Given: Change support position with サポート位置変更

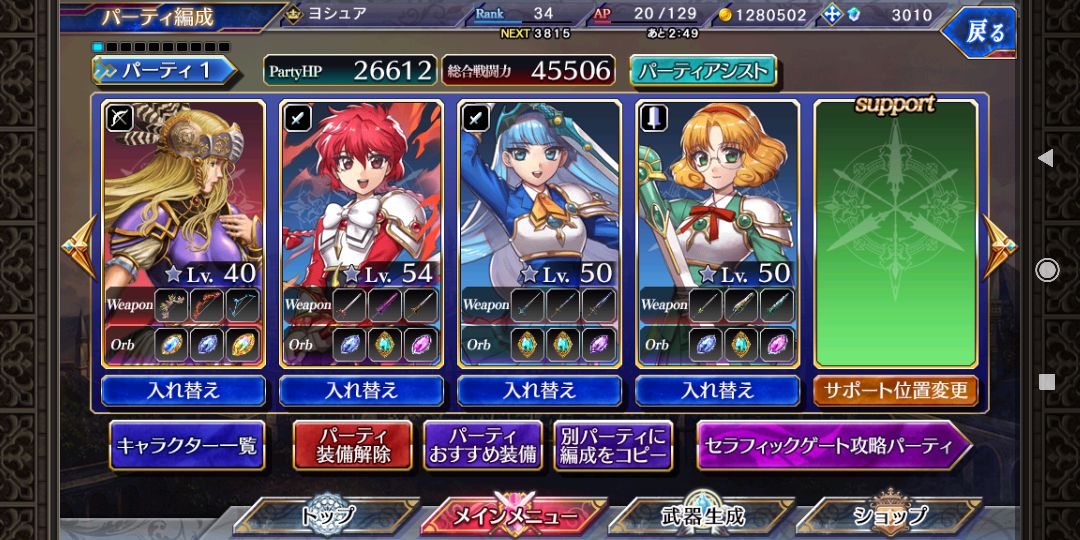Looking at the screenshot, I should click(x=895, y=390).
